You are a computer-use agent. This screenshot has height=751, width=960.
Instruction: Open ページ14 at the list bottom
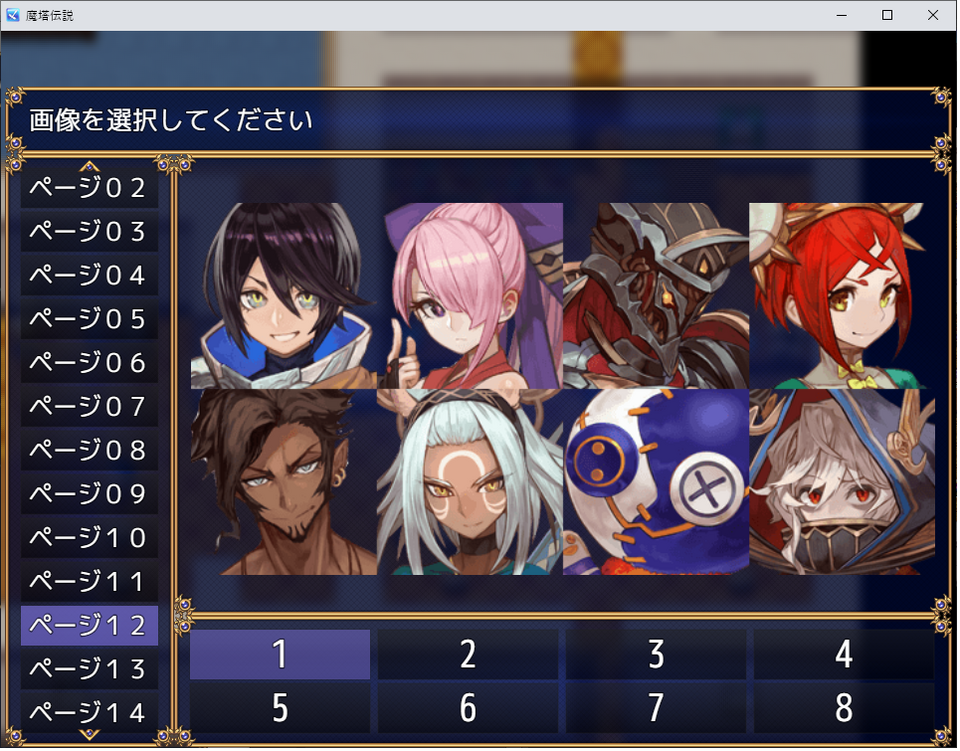point(88,712)
